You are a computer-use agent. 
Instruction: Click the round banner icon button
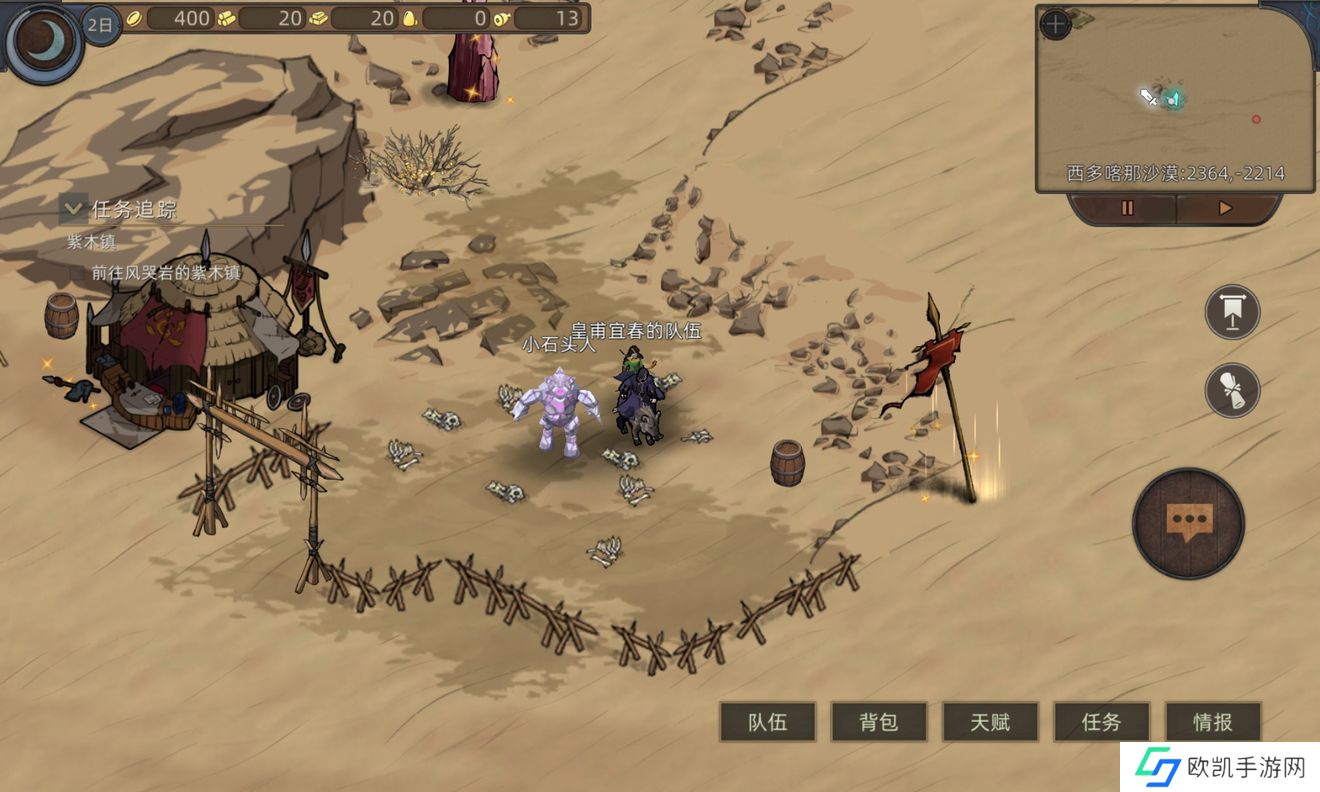[x=1232, y=312]
